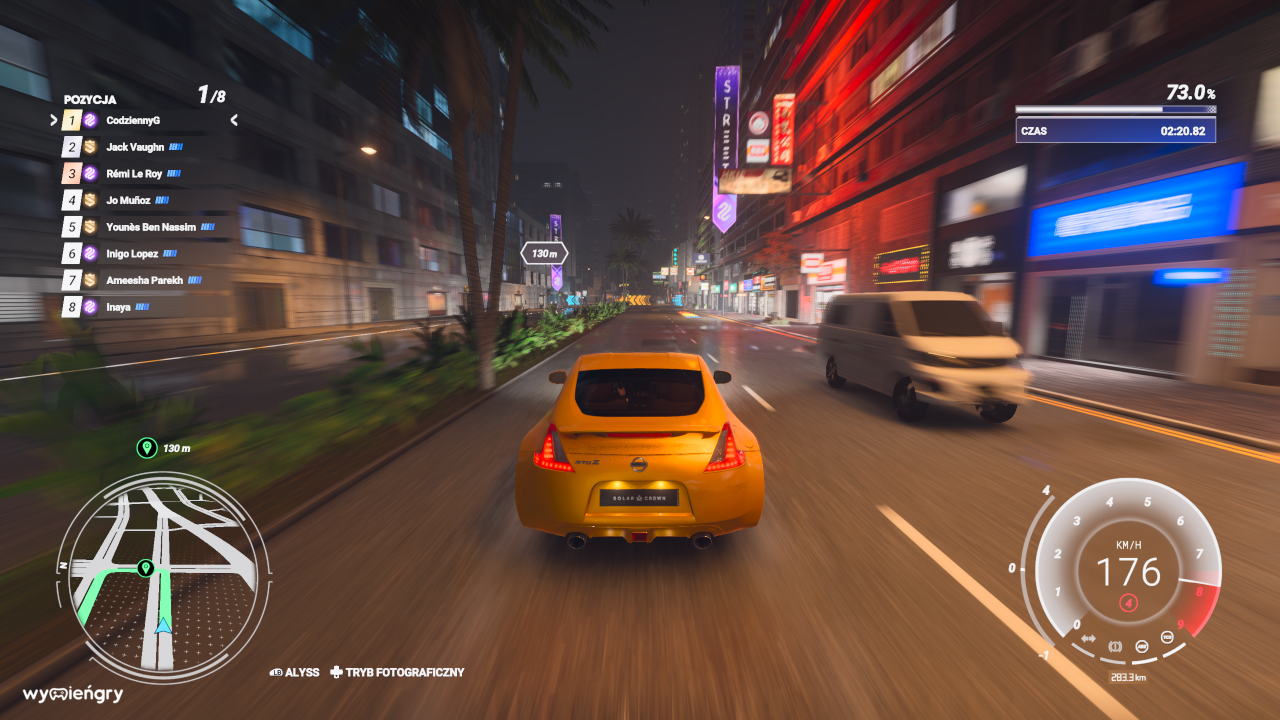Choose Rémi Le Roy's leaderboard row
This screenshot has height=720, width=1280.
coord(133,174)
